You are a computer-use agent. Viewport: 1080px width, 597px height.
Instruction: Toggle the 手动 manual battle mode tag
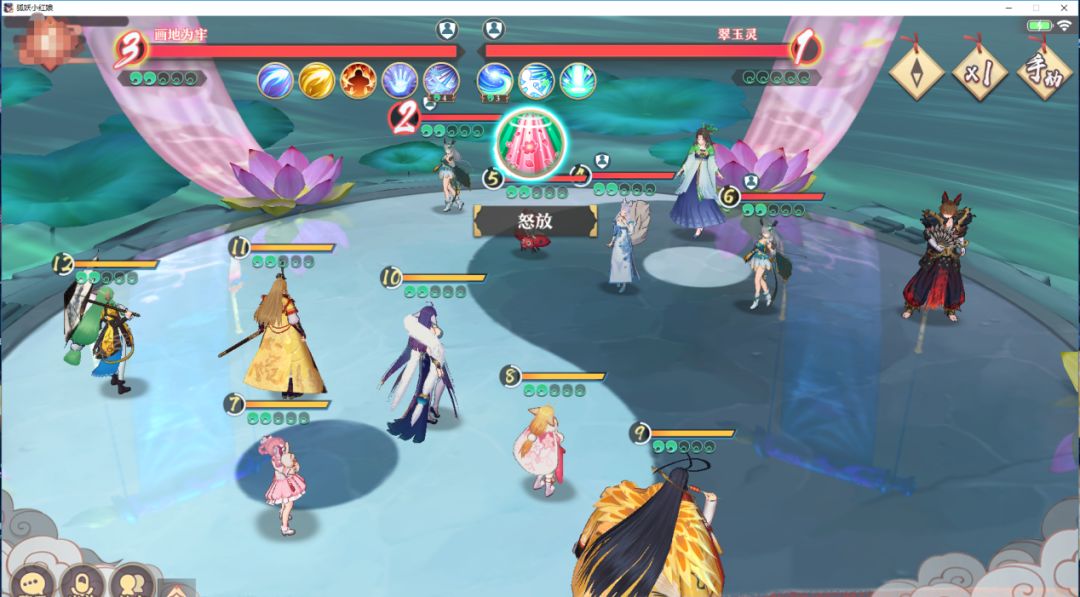coord(1044,72)
